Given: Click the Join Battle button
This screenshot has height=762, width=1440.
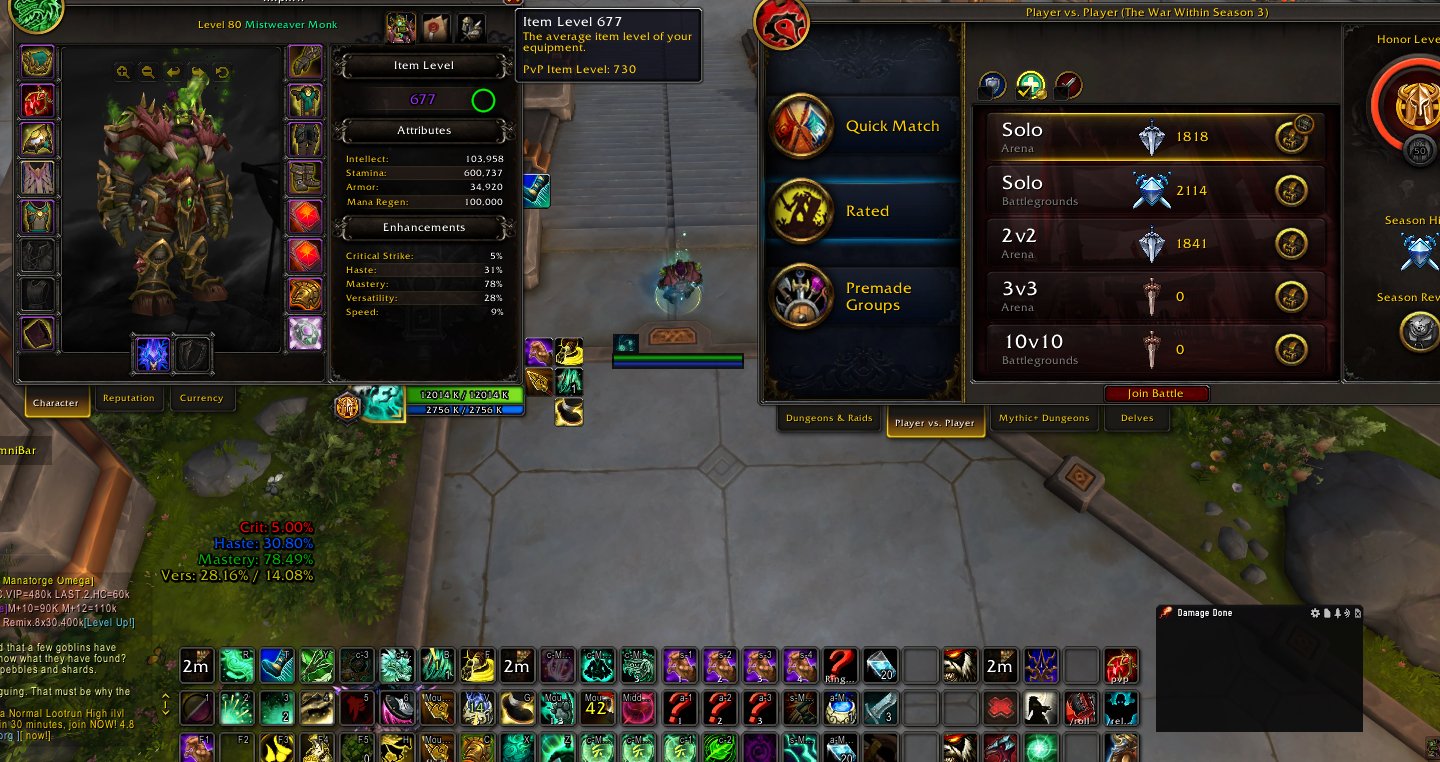Looking at the screenshot, I should (1157, 393).
